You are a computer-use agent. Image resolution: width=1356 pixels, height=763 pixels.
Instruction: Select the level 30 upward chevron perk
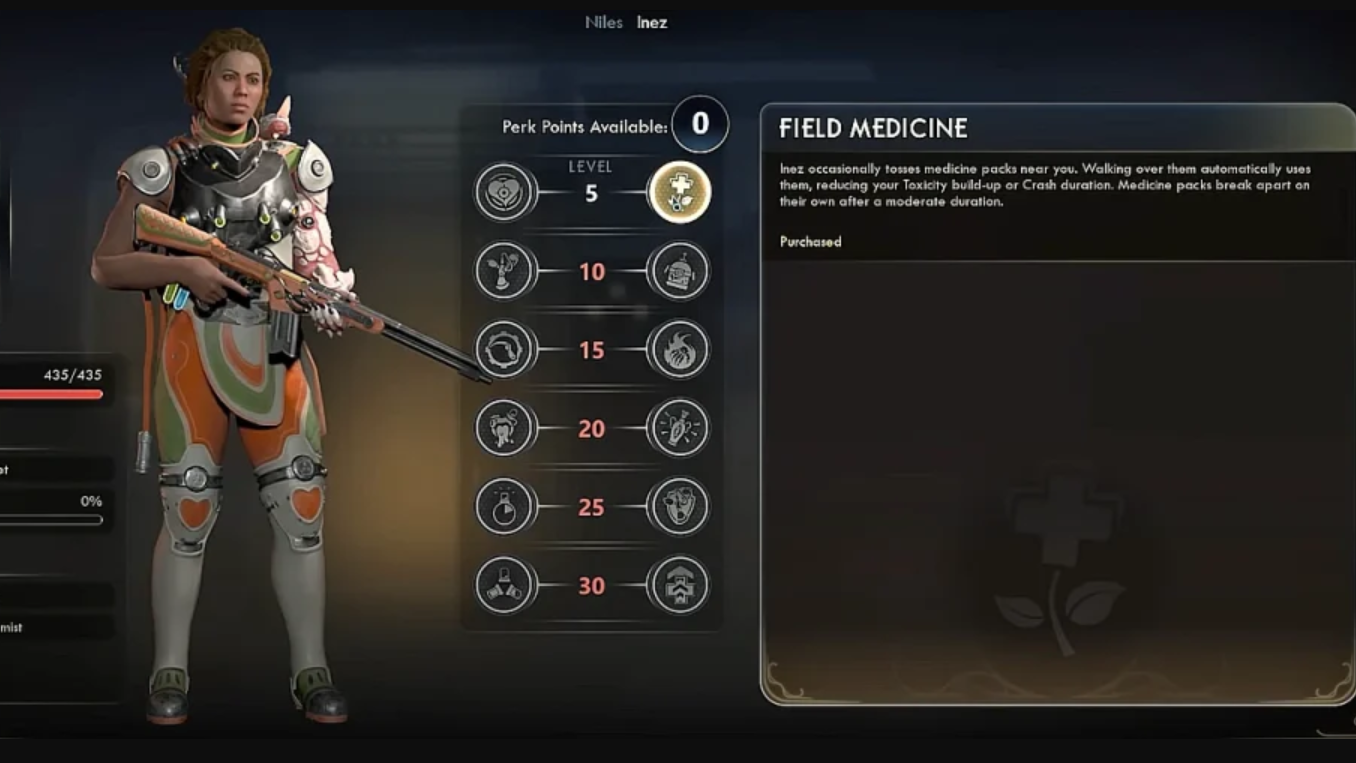679,585
